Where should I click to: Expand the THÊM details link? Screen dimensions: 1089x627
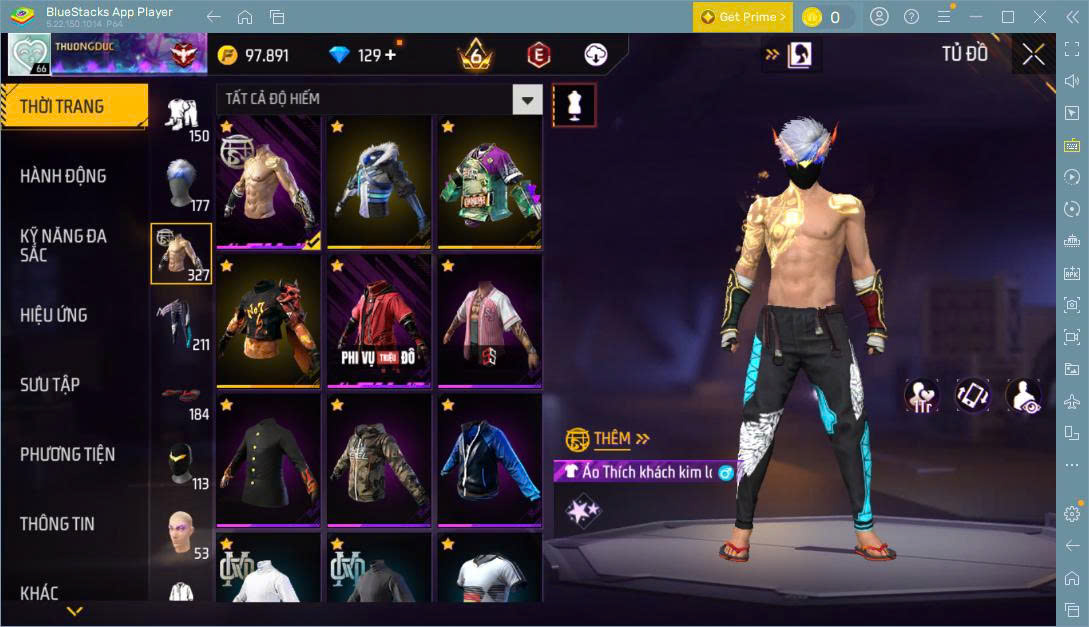[x=622, y=438]
